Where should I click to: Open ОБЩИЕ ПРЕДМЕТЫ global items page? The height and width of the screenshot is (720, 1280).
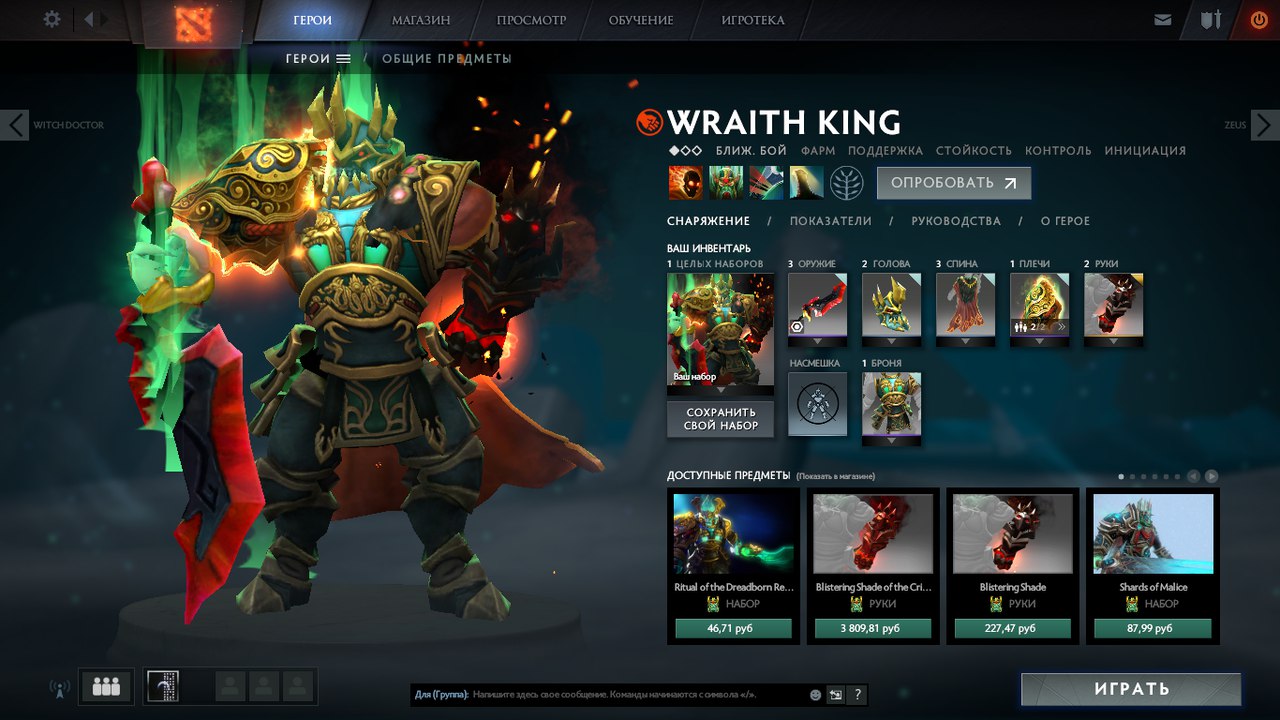click(x=446, y=59)
